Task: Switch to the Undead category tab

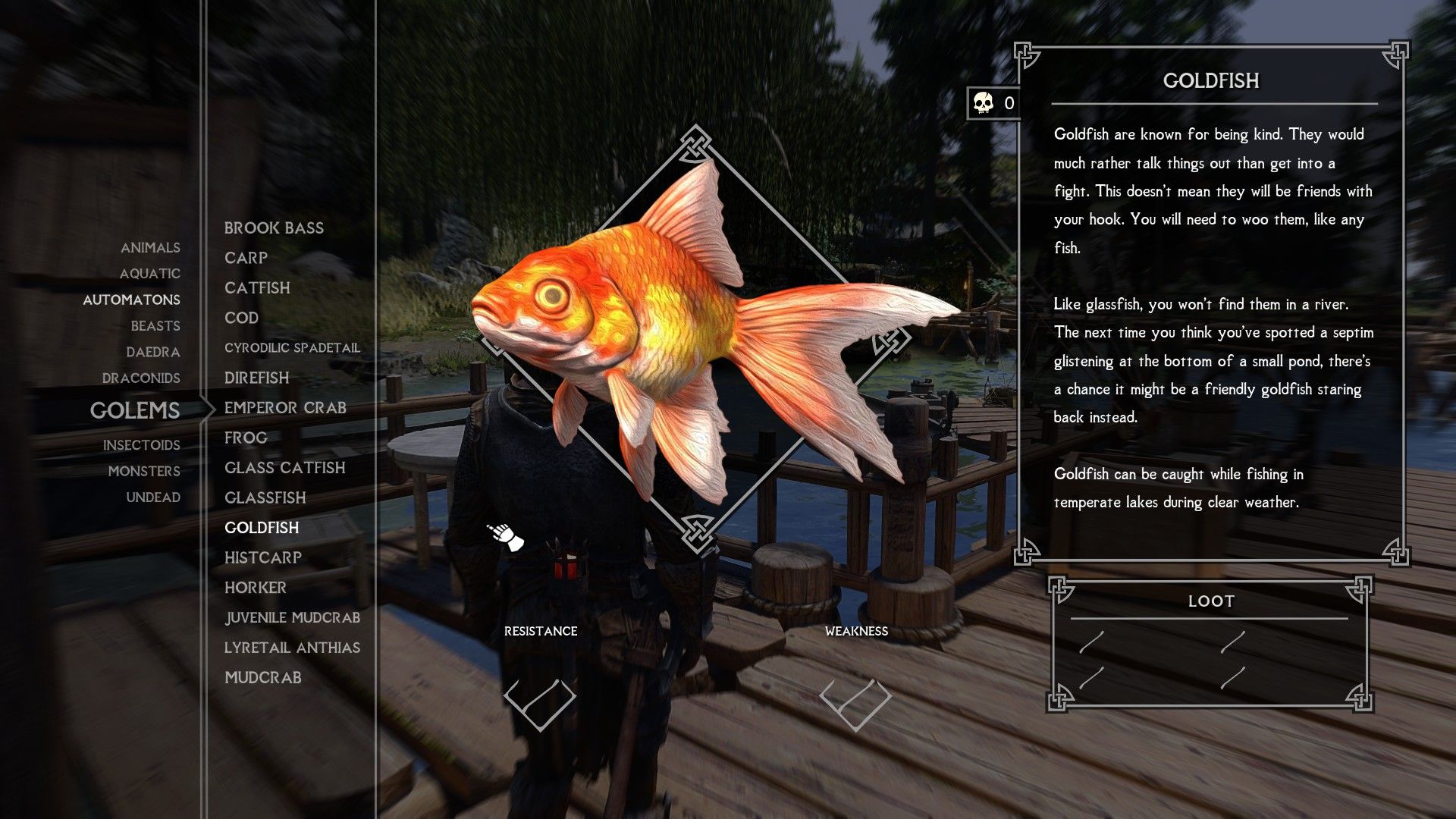Action: coord(155,497)
